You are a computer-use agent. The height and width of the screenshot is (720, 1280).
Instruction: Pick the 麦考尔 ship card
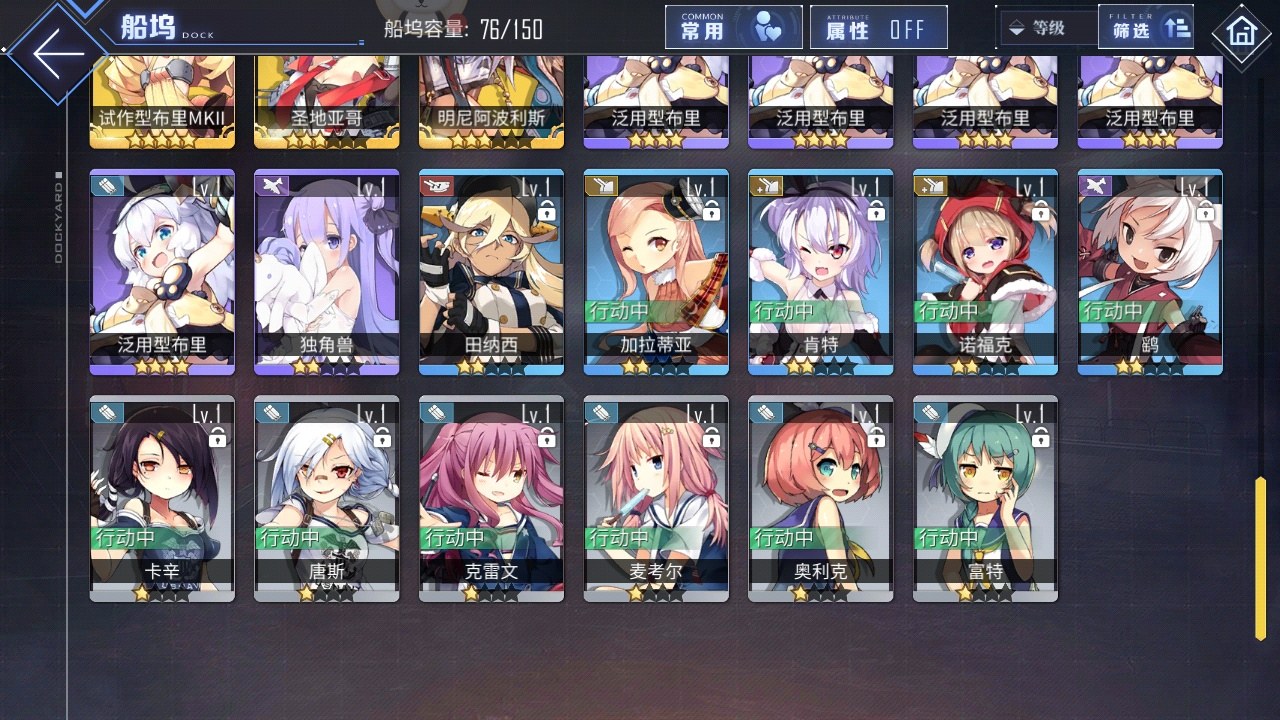(656, 498)
